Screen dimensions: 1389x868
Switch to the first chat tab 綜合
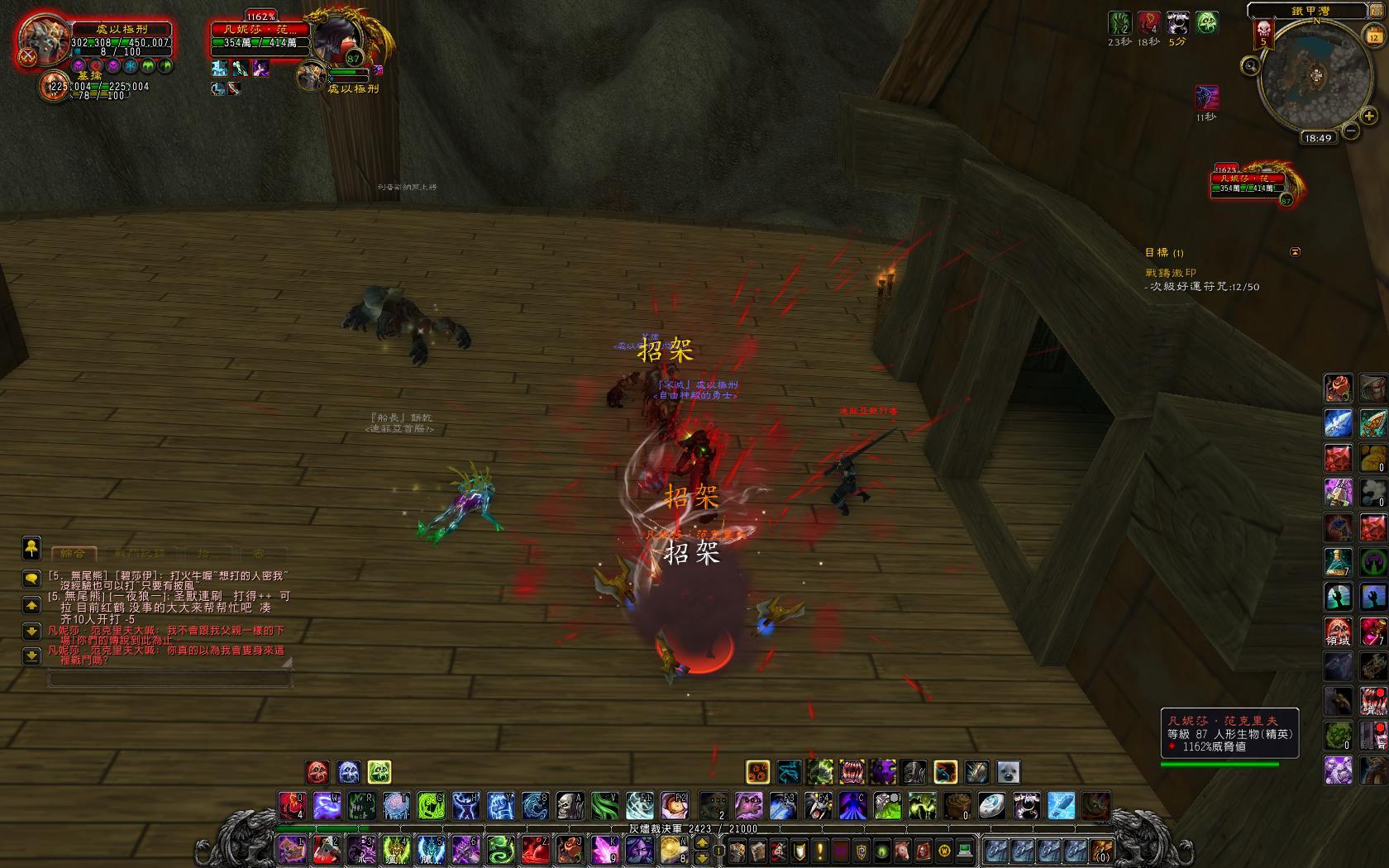(74, 553)
